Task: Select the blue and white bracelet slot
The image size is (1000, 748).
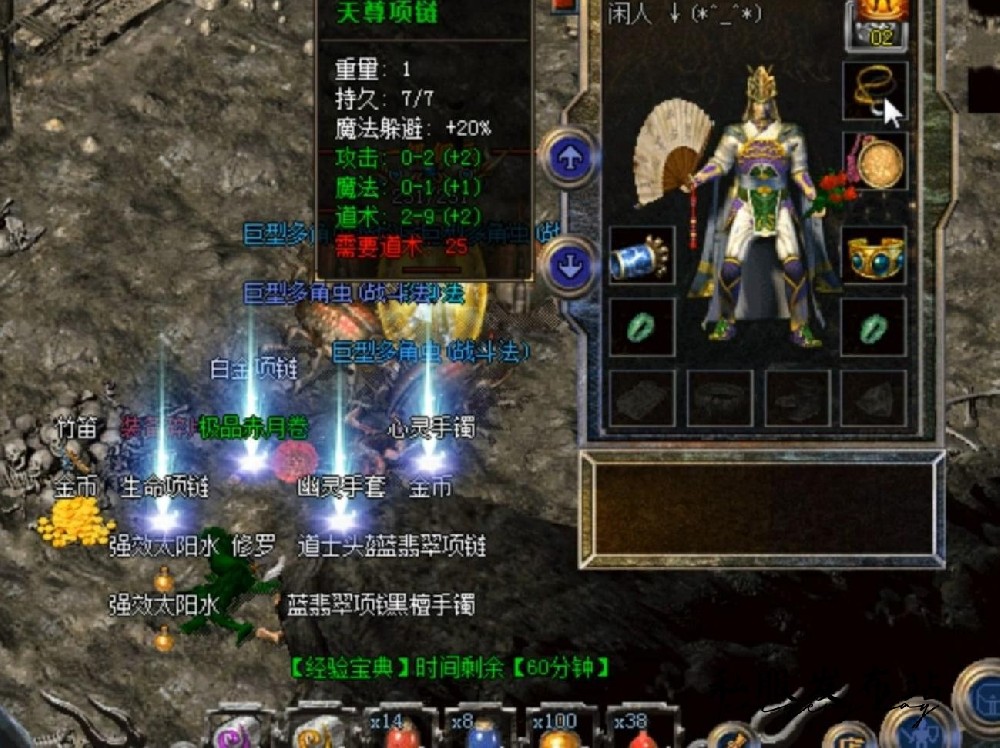Action: (640, 256)
